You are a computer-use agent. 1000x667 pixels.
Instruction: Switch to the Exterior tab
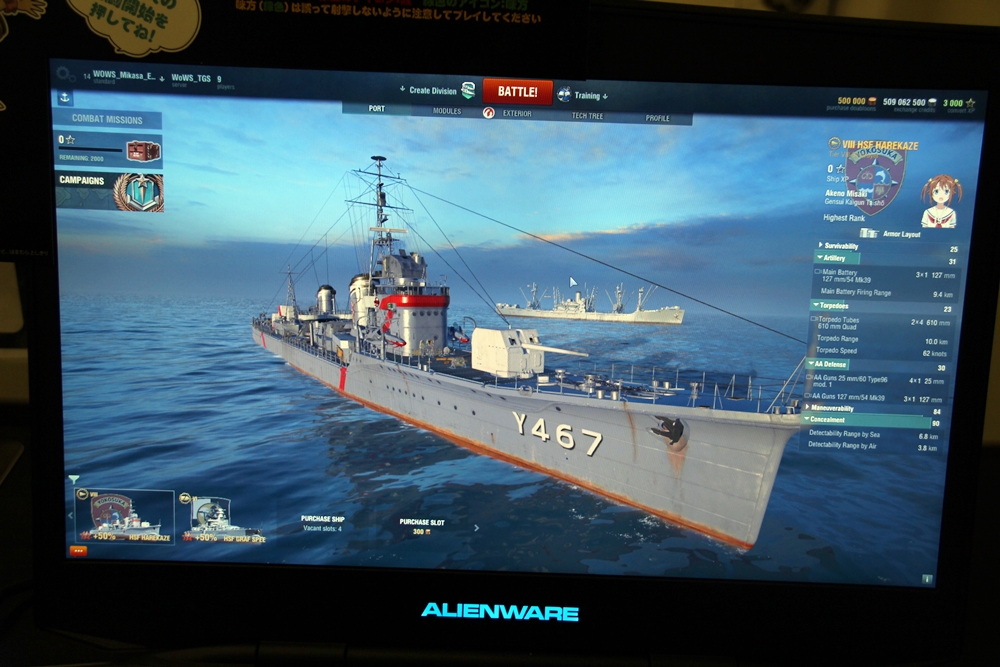click(x=517, y=114)
